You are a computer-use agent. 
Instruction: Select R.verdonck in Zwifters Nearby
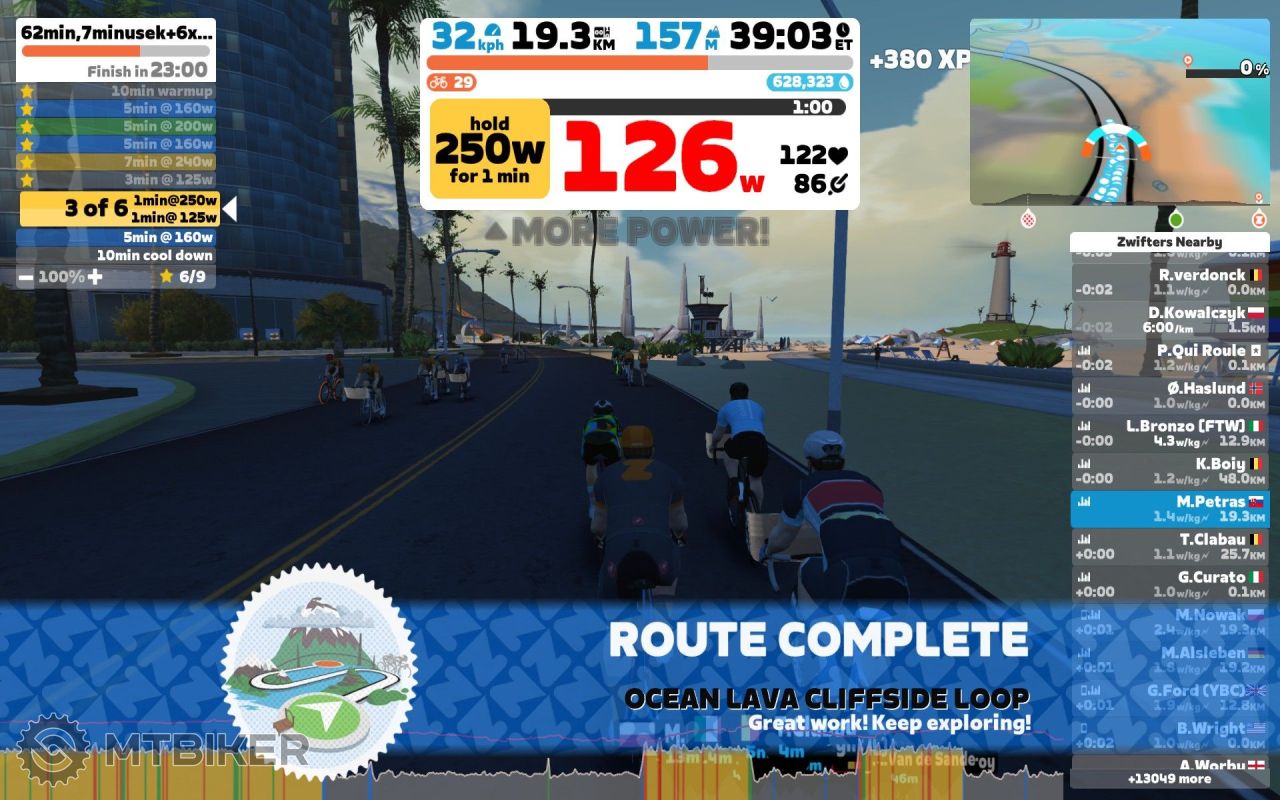(1169, 282)
